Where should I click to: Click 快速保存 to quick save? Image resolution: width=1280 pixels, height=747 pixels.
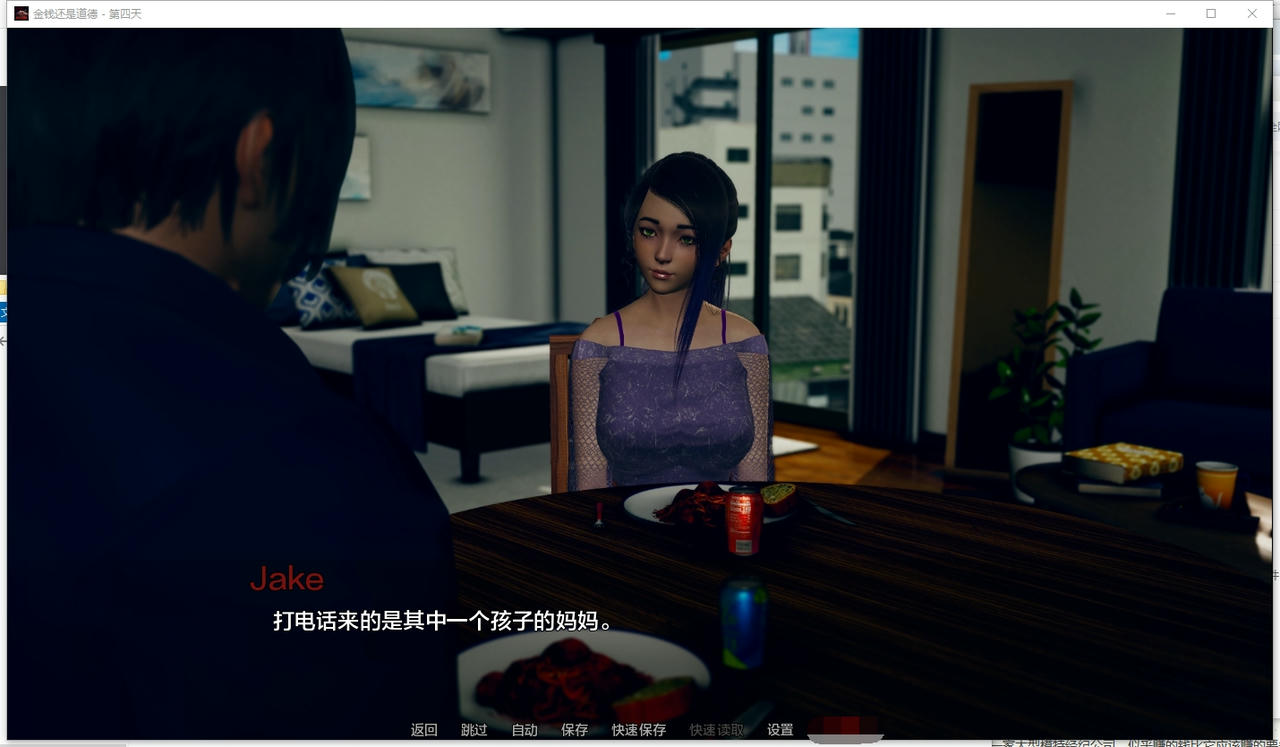pos(638,730)
